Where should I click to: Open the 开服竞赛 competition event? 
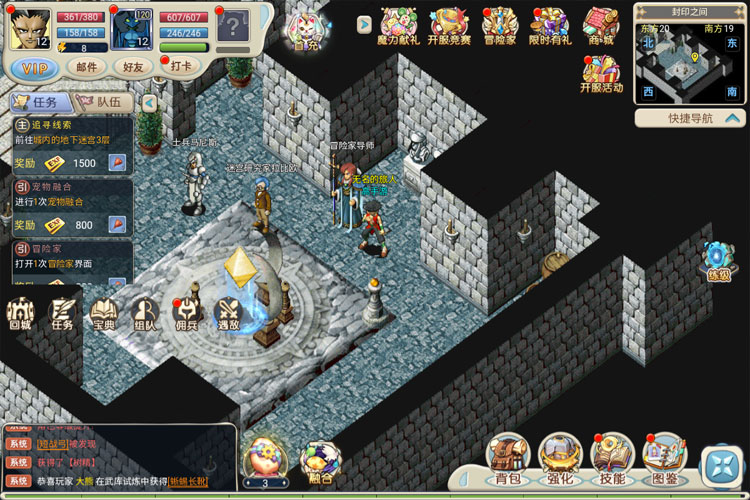(448, 27)
